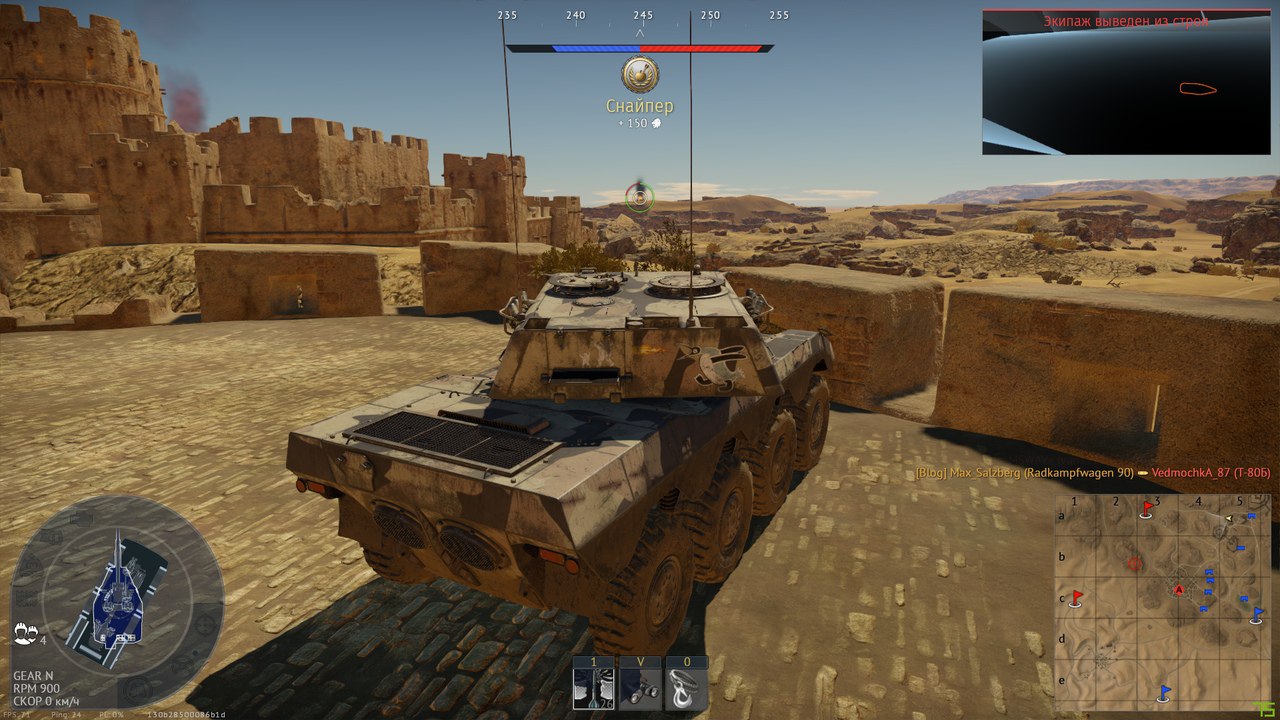Viewport: 1280px width, 720px height.
Task: Select the red flag marker at minimap row c
Action: [1077, 598]
